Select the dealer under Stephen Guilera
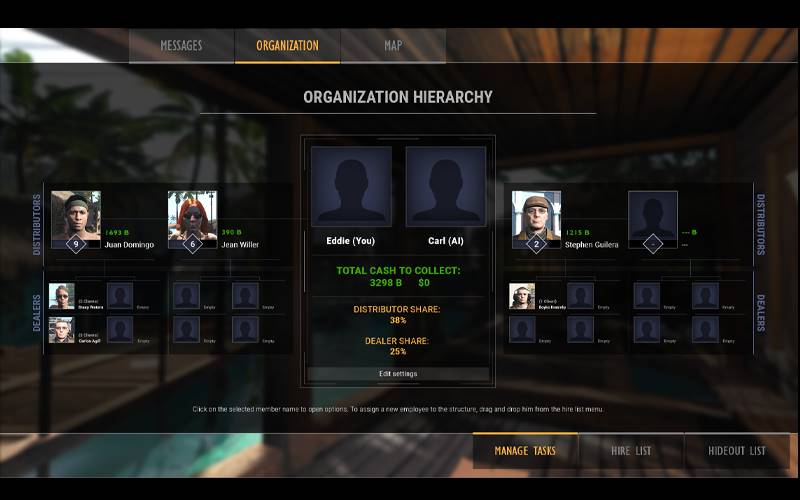 (521, 295)
